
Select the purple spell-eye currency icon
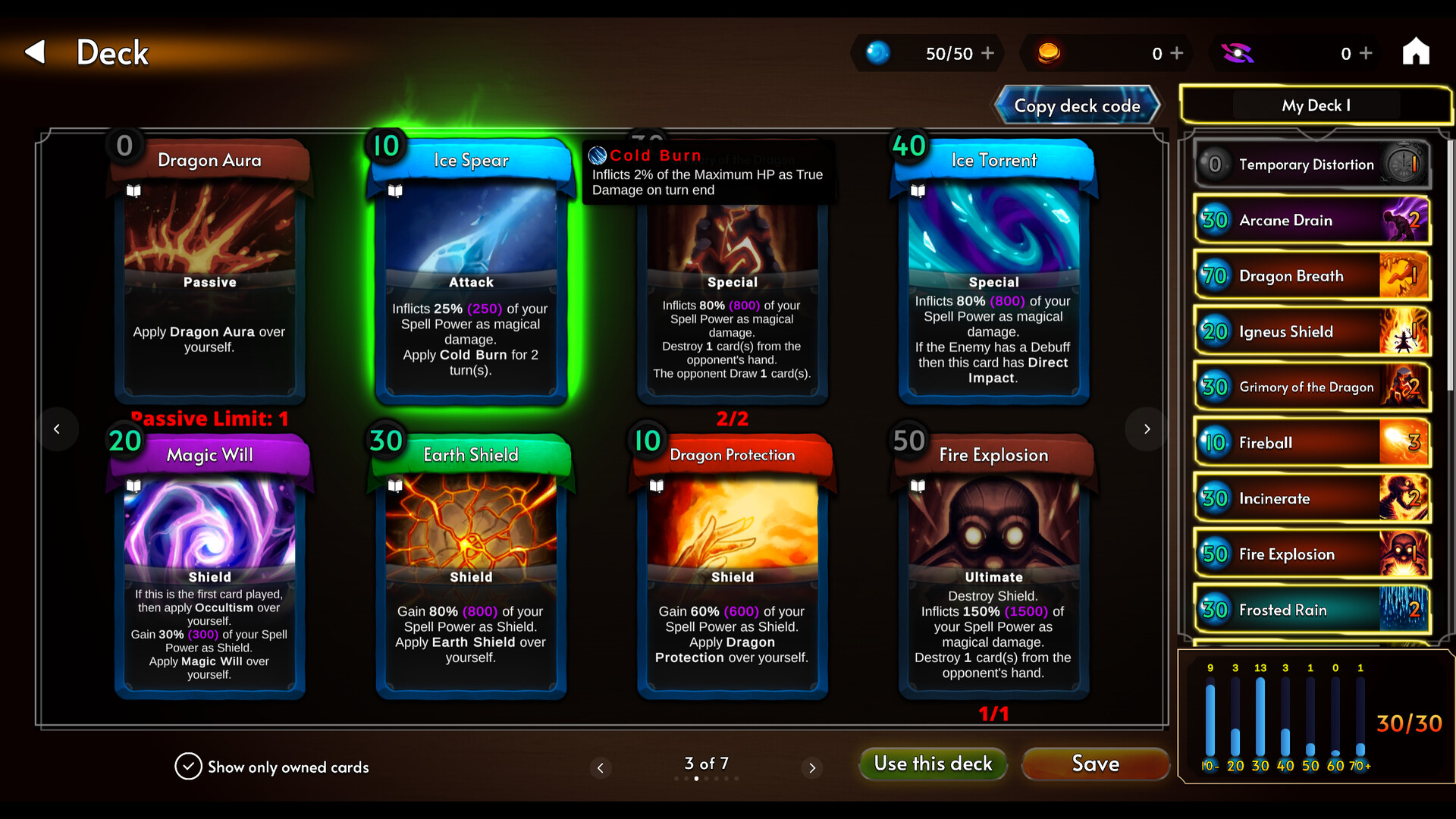click(1239, 53)
